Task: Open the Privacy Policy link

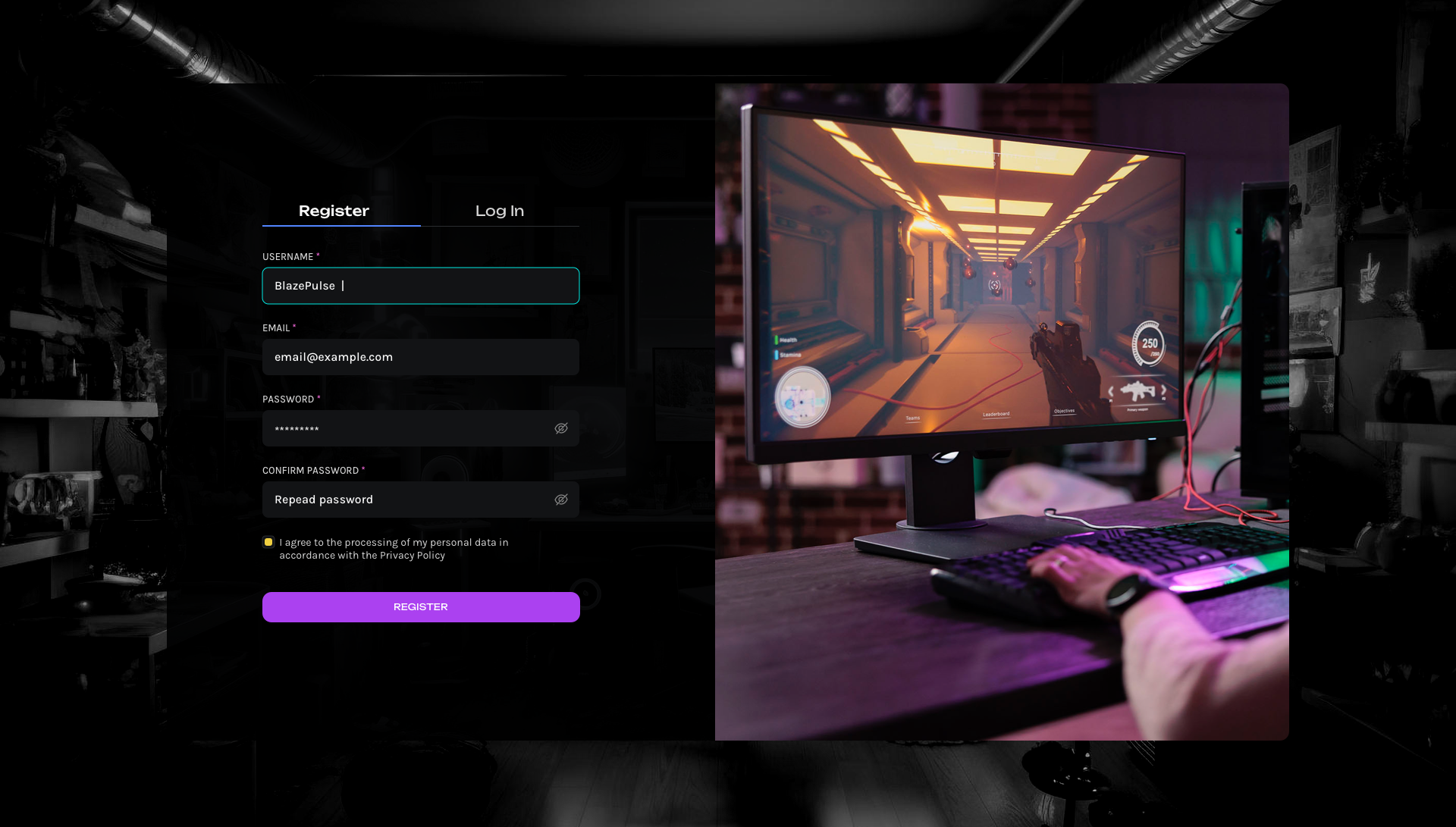Action: [413, 555]
